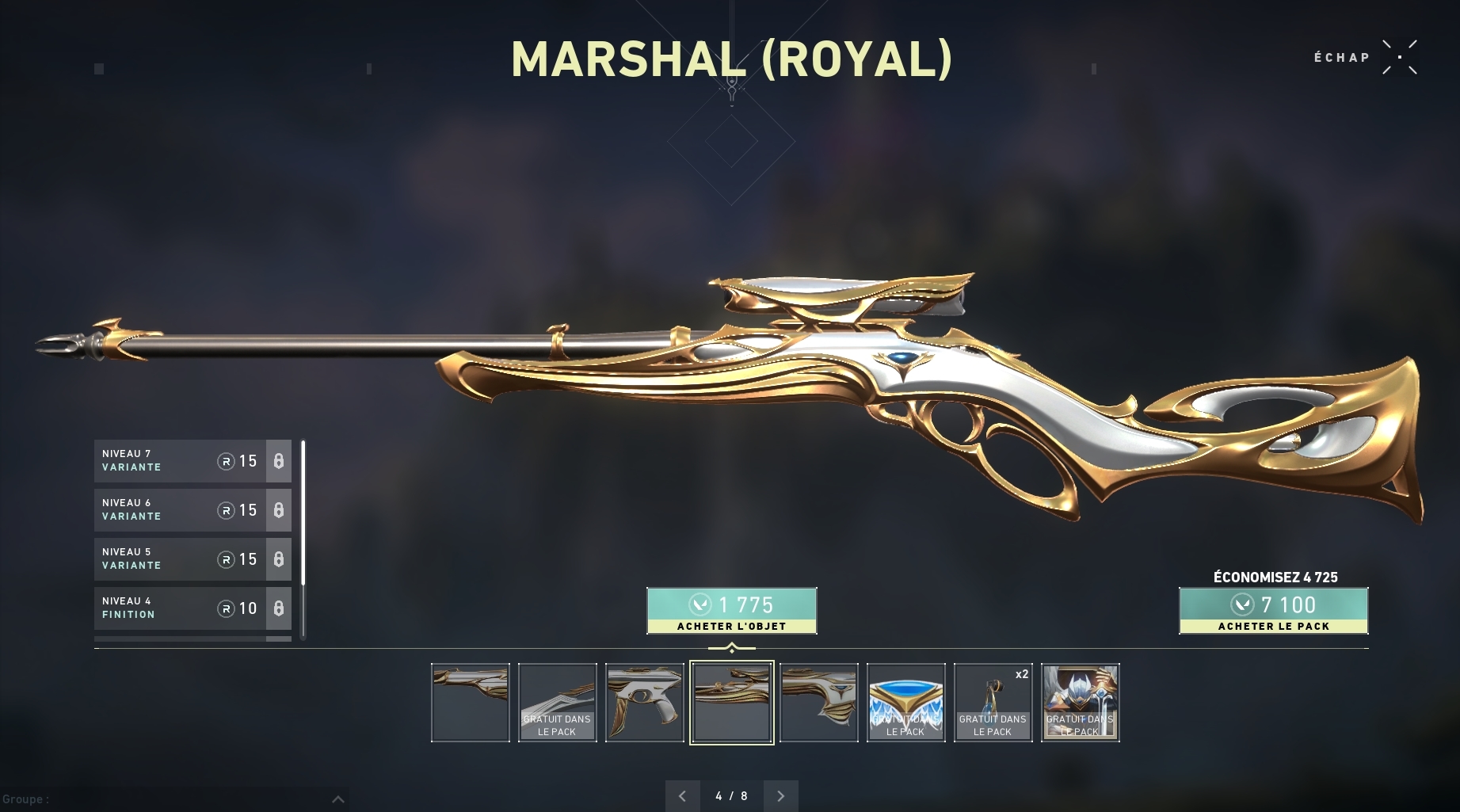Viewport: 1460px width, 812px height.
Task: Show the armored knight card thumbnail
Action: (1080, 703)
